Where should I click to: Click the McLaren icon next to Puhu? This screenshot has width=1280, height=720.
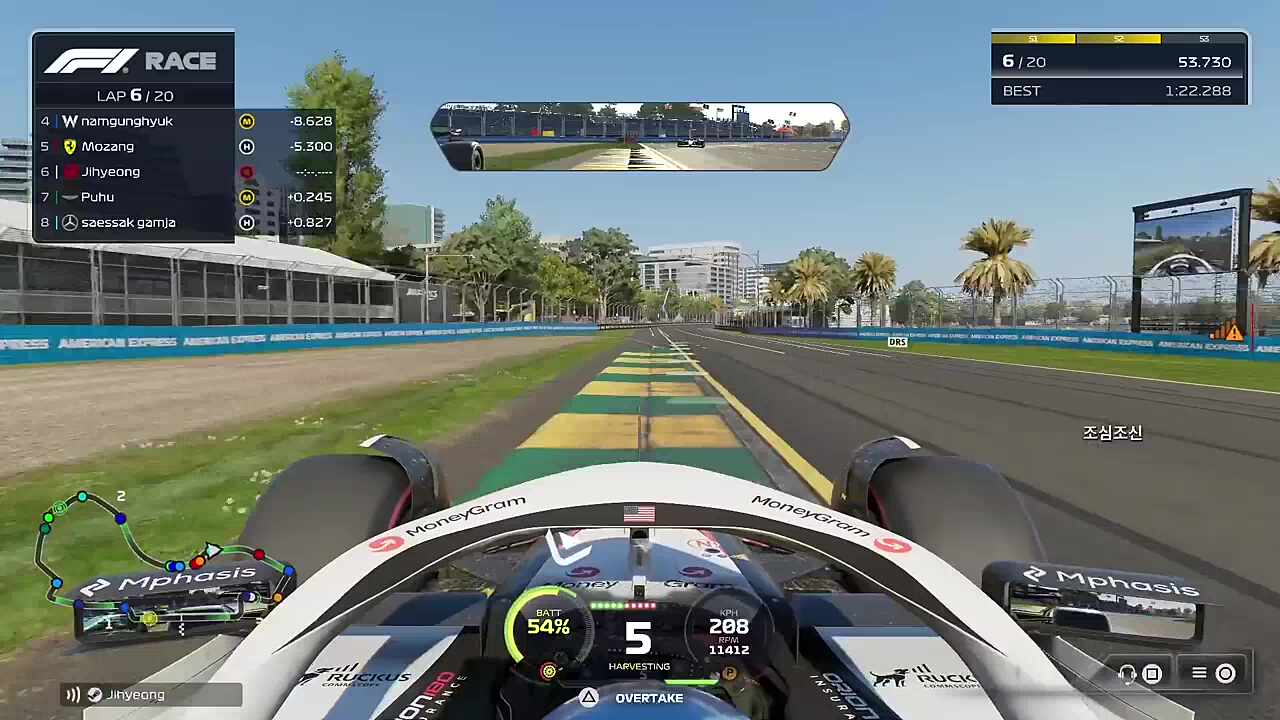[70, 197]
